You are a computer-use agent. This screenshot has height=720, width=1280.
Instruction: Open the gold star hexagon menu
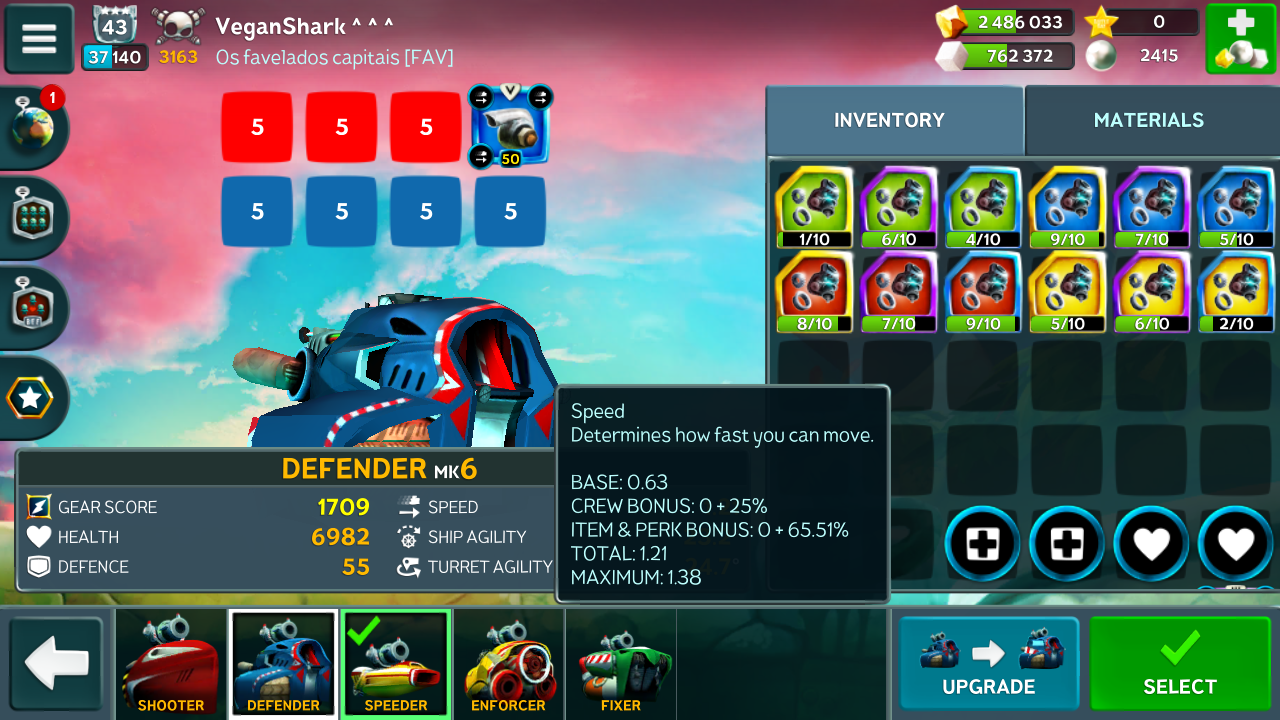31,399
